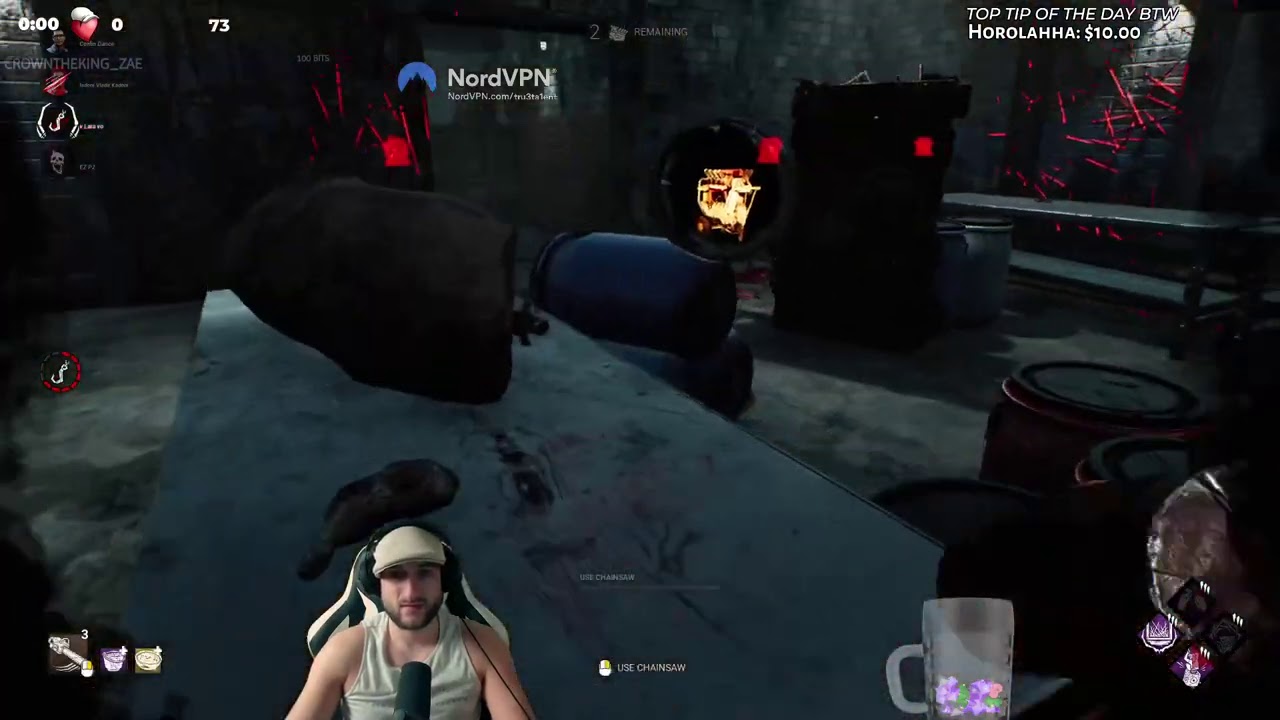
Task: Select the purple Dead Man's Switch perk diamond
Action: point(1159,633)
